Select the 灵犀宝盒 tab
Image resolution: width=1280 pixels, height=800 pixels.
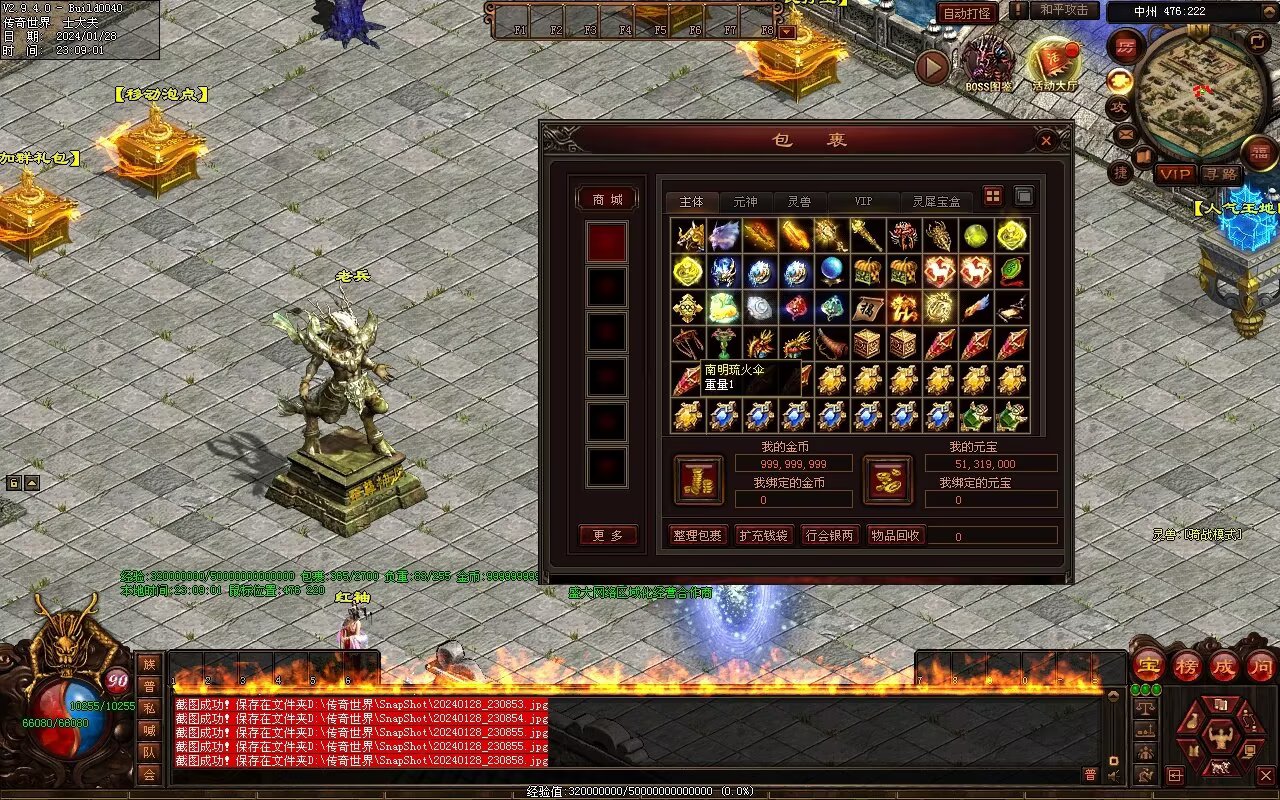(936, 202)
